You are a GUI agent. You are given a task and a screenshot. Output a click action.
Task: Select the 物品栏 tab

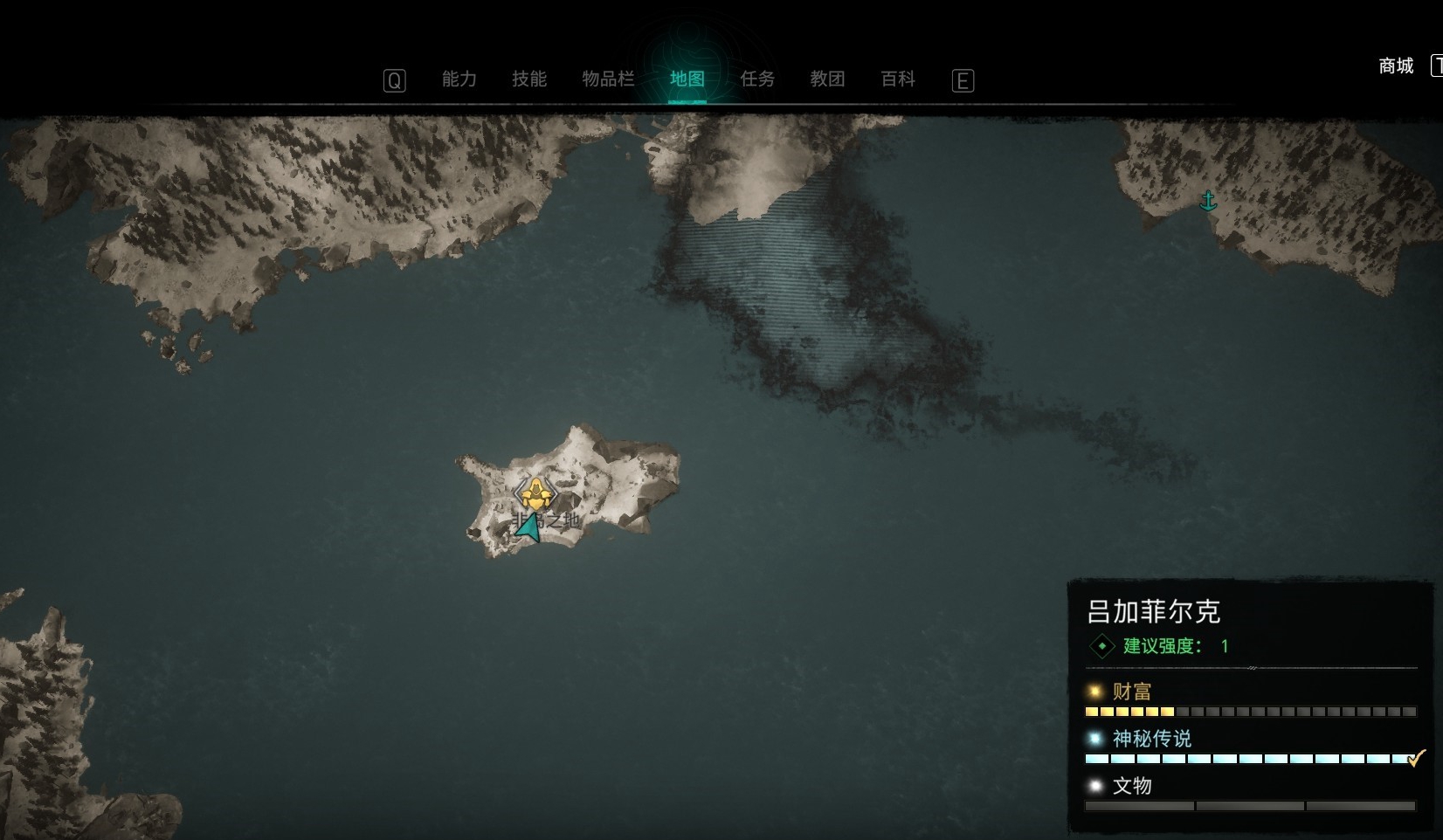(x=608, y=79)
